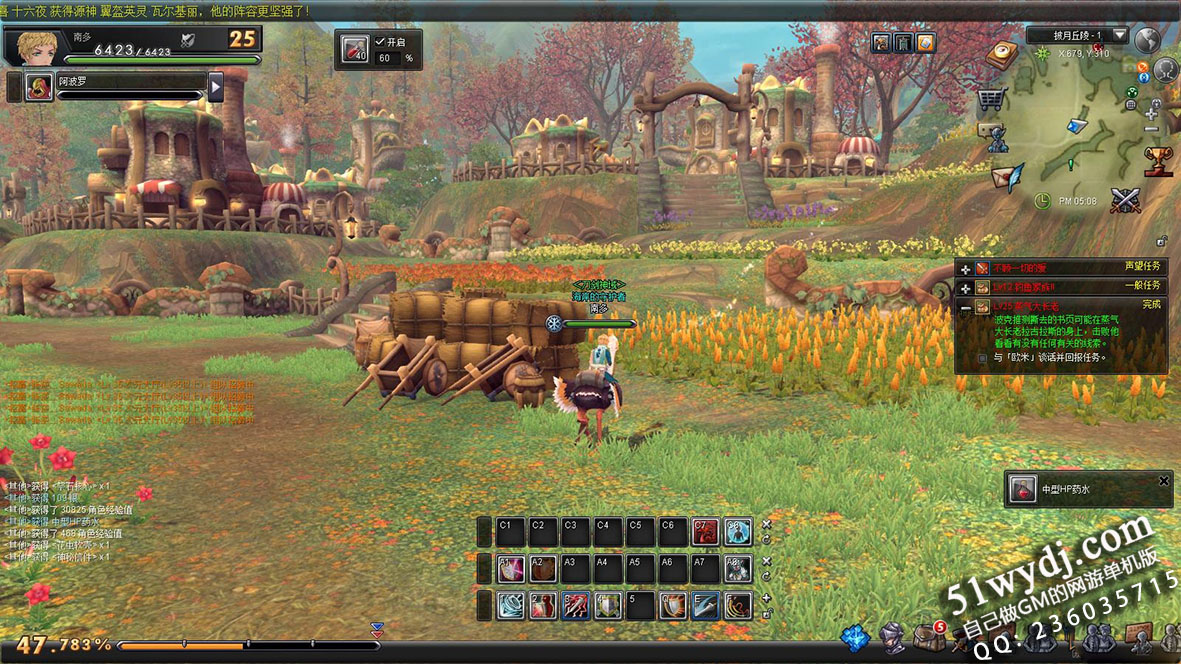The height and width of the screenshot is (664, 1181).
Task: Activate the red C7 skill slot
Action: tap(705, 532)
